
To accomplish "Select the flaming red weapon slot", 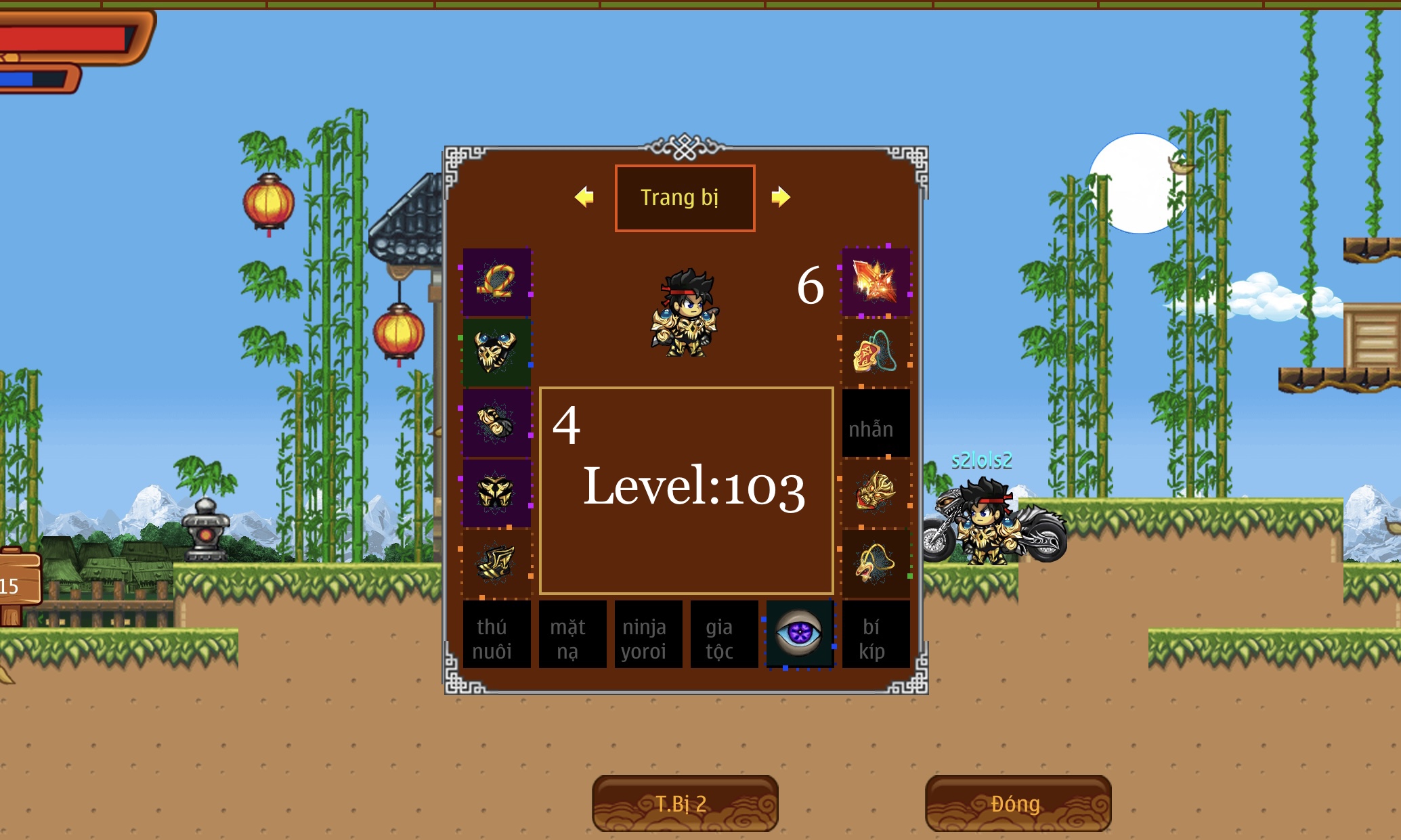I will click(876, 282).
